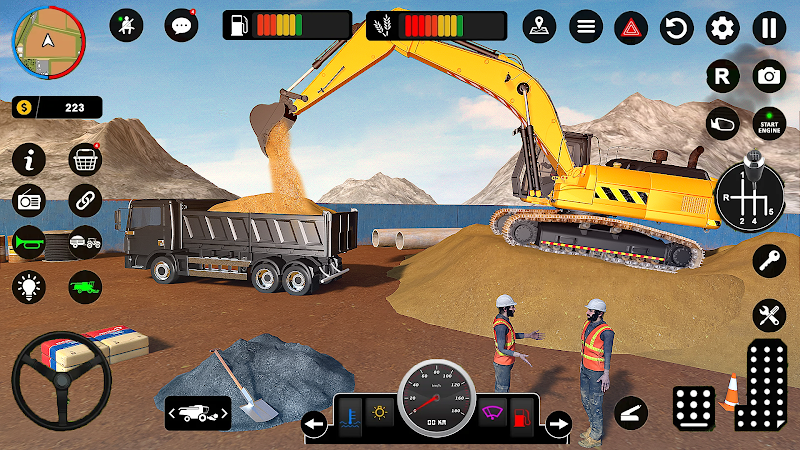Pause the game
The height and width of the screenshot is (450, 800).
[x=769, y=27]
